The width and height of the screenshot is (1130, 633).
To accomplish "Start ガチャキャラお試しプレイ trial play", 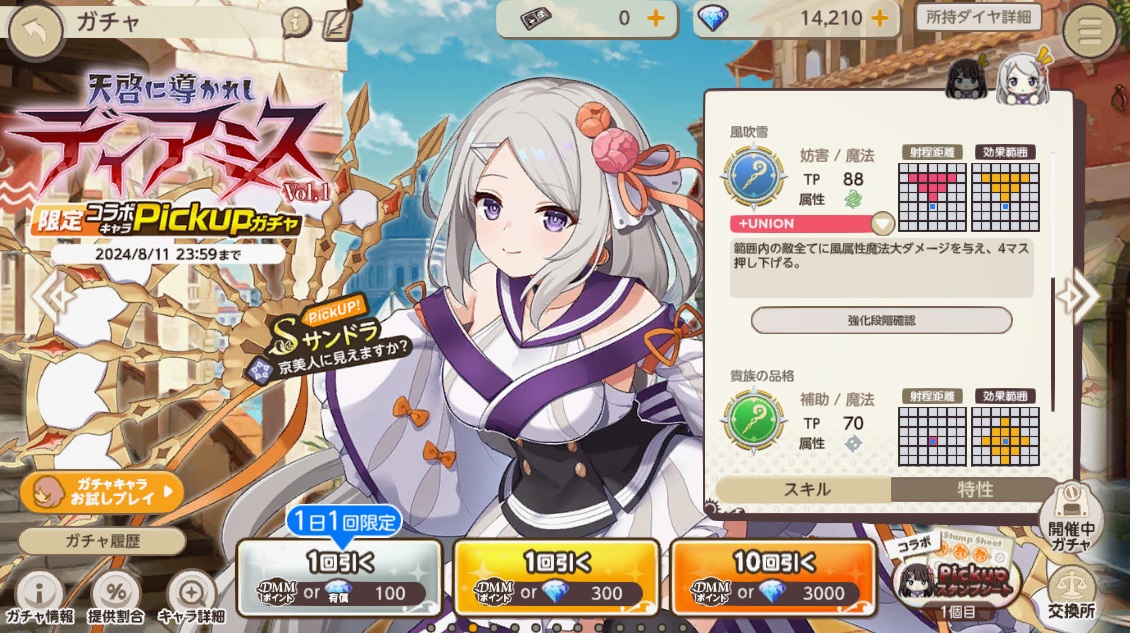I will 102,491.
